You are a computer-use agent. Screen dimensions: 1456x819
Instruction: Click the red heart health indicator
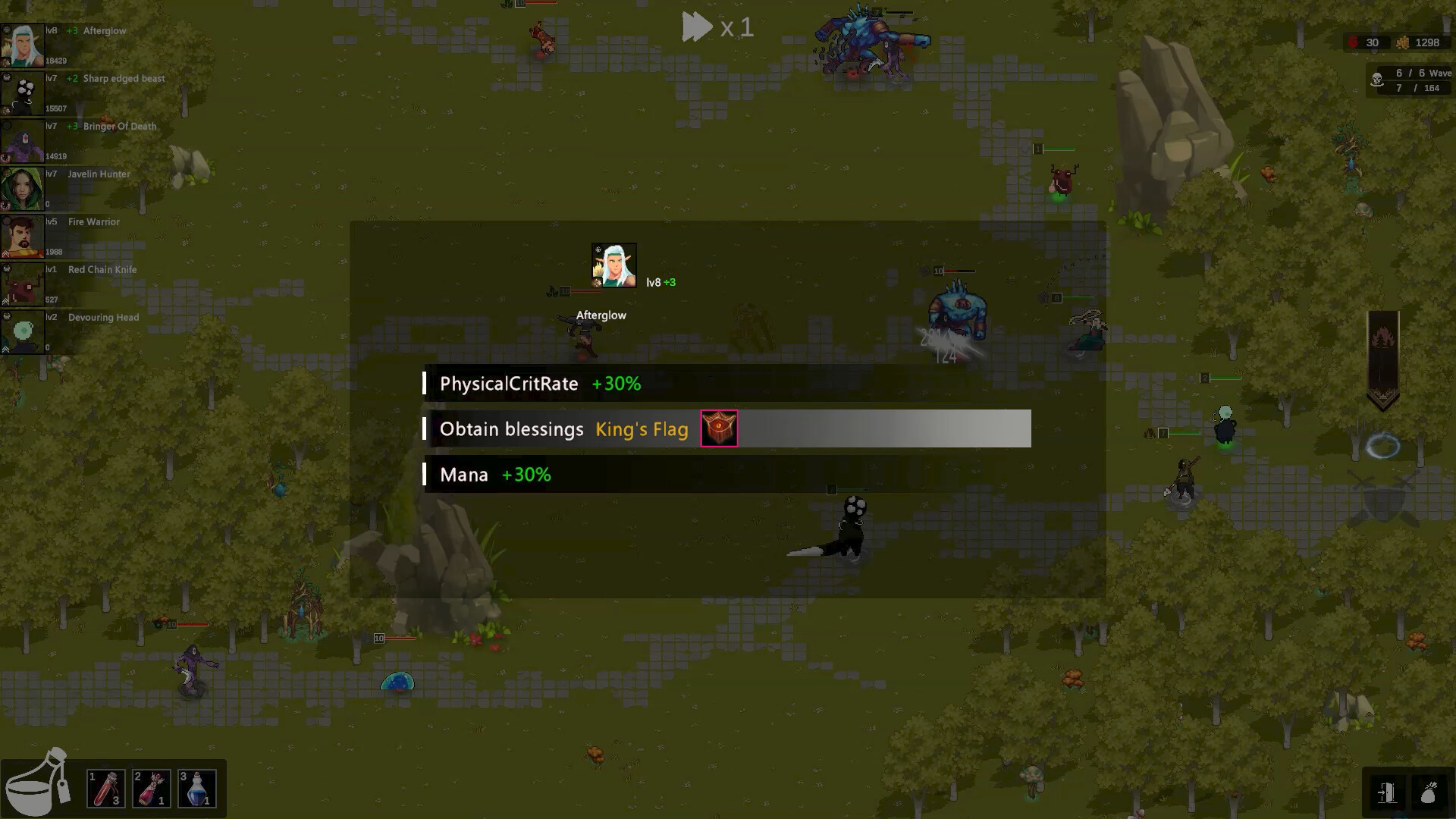pos(1354,42)
